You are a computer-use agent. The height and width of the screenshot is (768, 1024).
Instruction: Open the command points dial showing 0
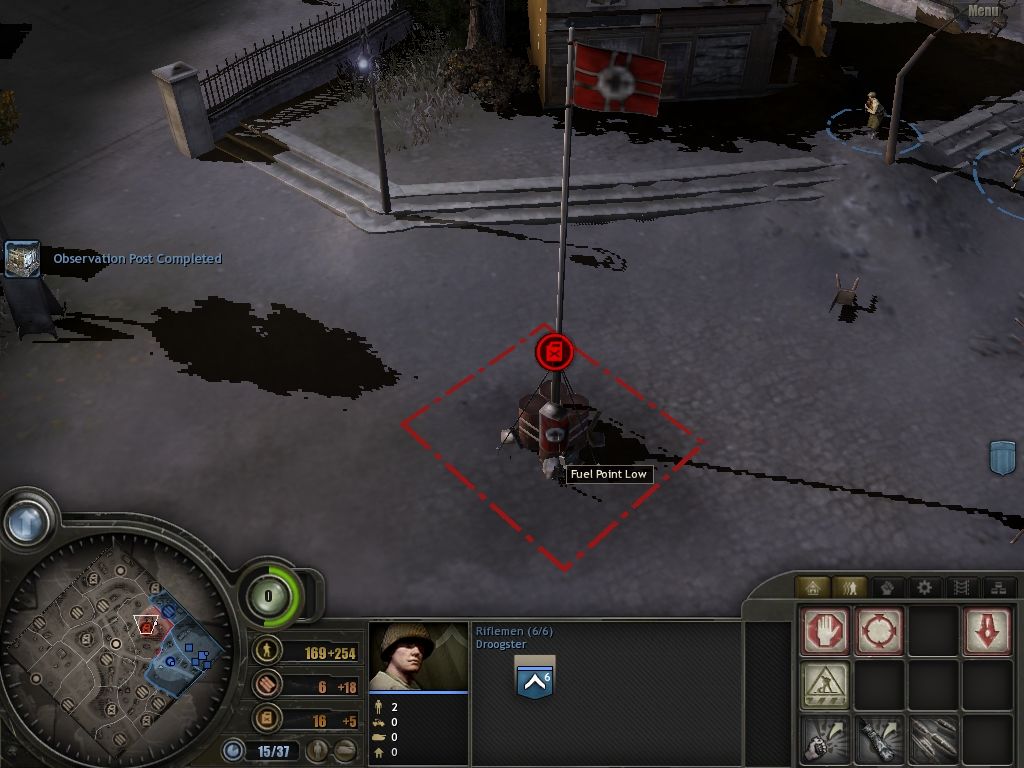(x=268, y=596)
